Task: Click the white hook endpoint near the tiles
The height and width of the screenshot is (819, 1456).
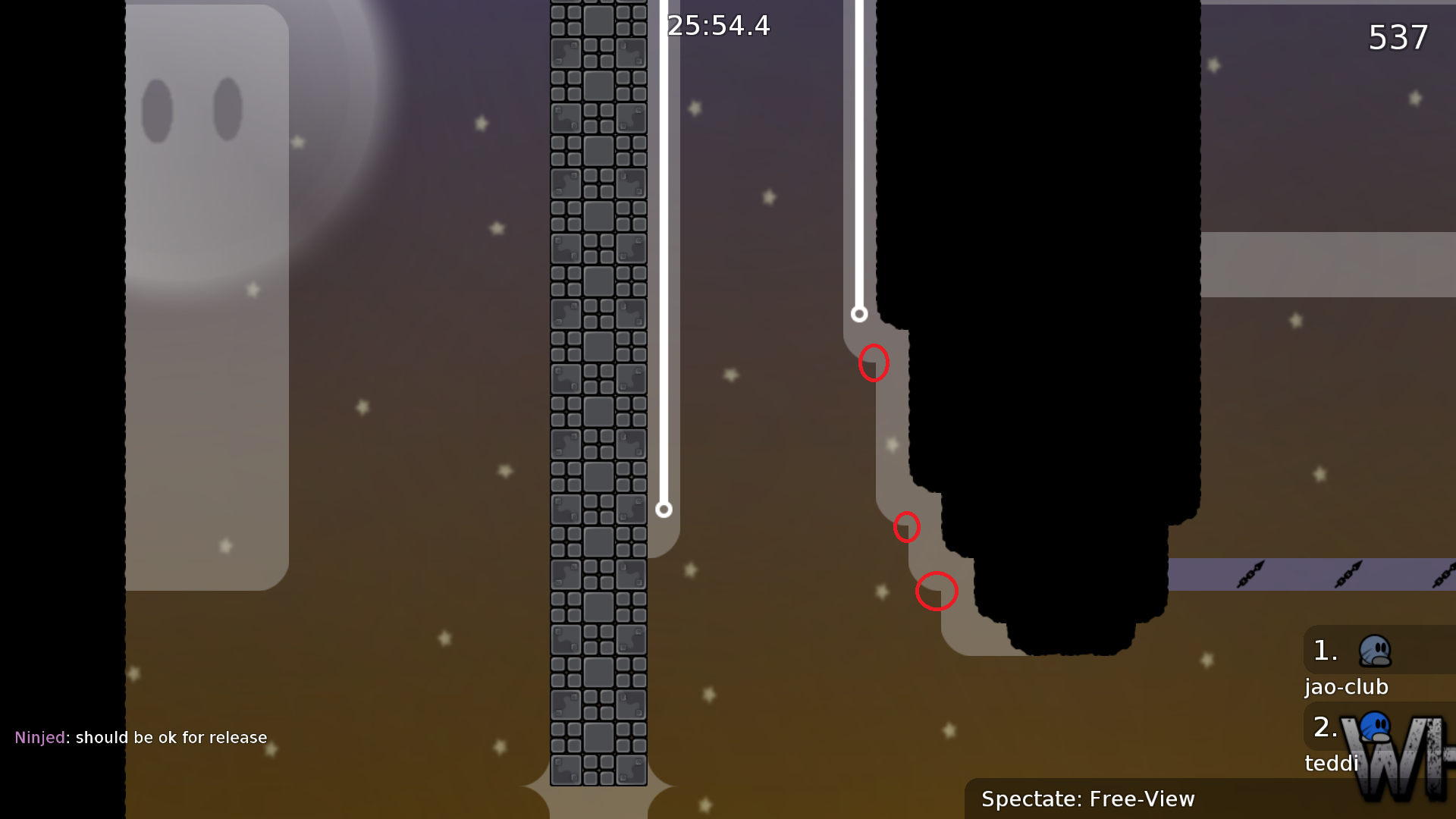Action: click(665, 511)
